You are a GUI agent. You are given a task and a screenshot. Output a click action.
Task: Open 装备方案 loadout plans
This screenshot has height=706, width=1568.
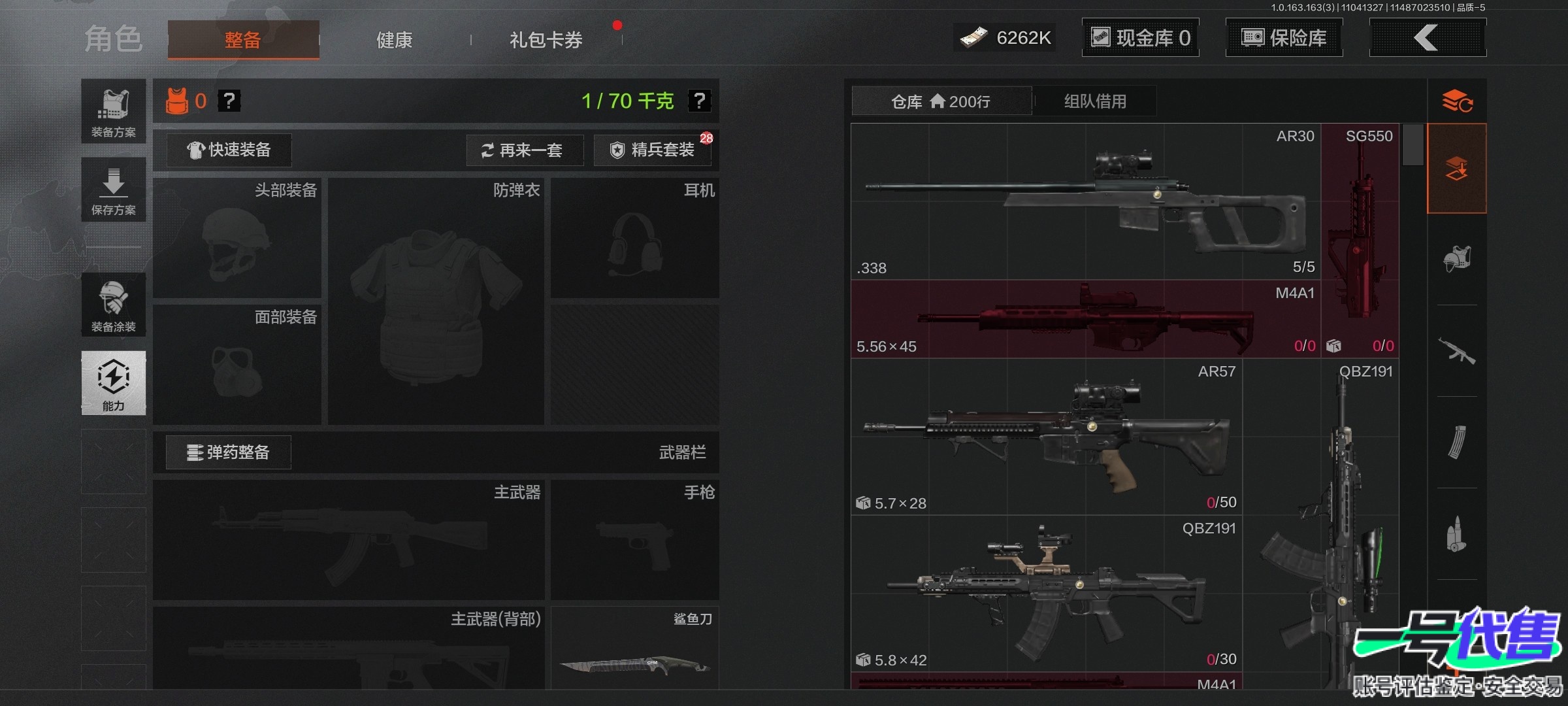click(x=114, y=111)
